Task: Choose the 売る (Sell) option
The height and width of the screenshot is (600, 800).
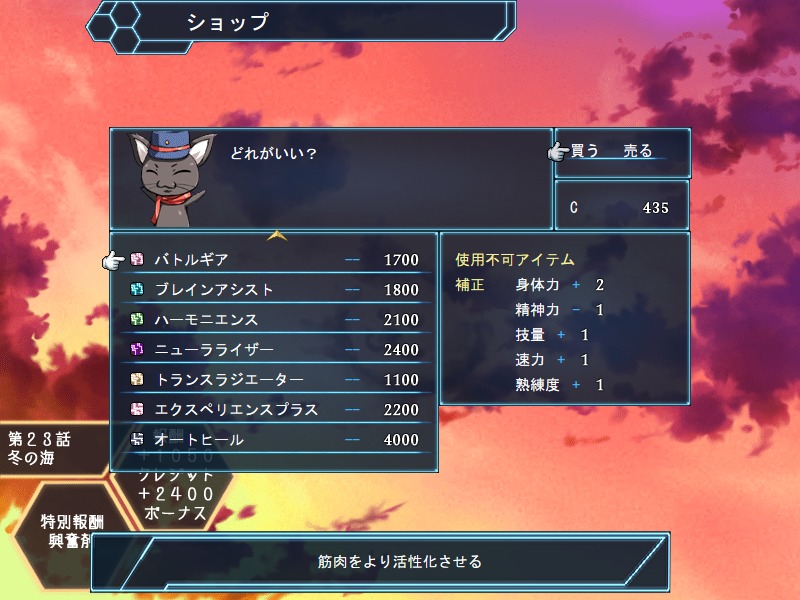Action: [x=637, y=152]
